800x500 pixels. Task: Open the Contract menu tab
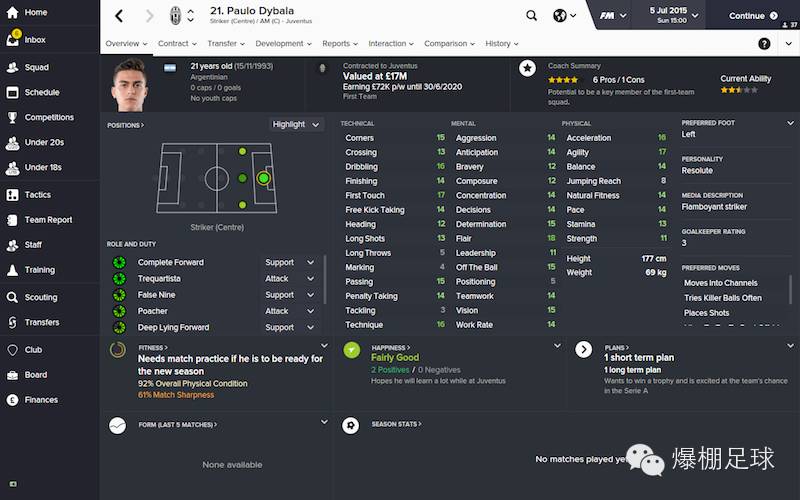(x=177, y=44)
